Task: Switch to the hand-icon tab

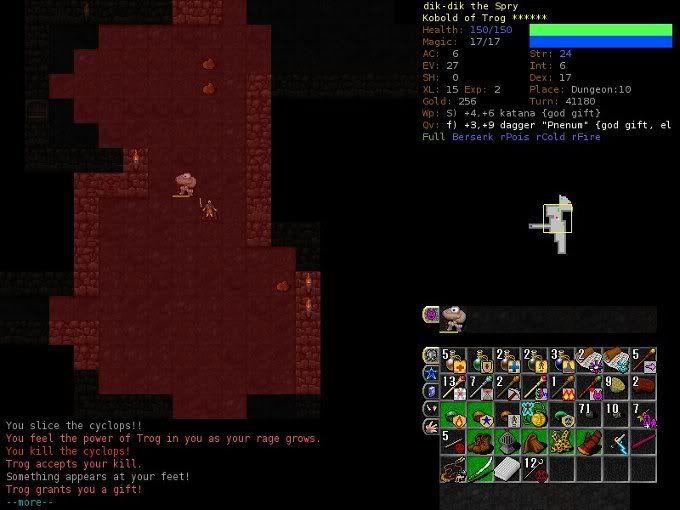Action: tap(430, 424)
